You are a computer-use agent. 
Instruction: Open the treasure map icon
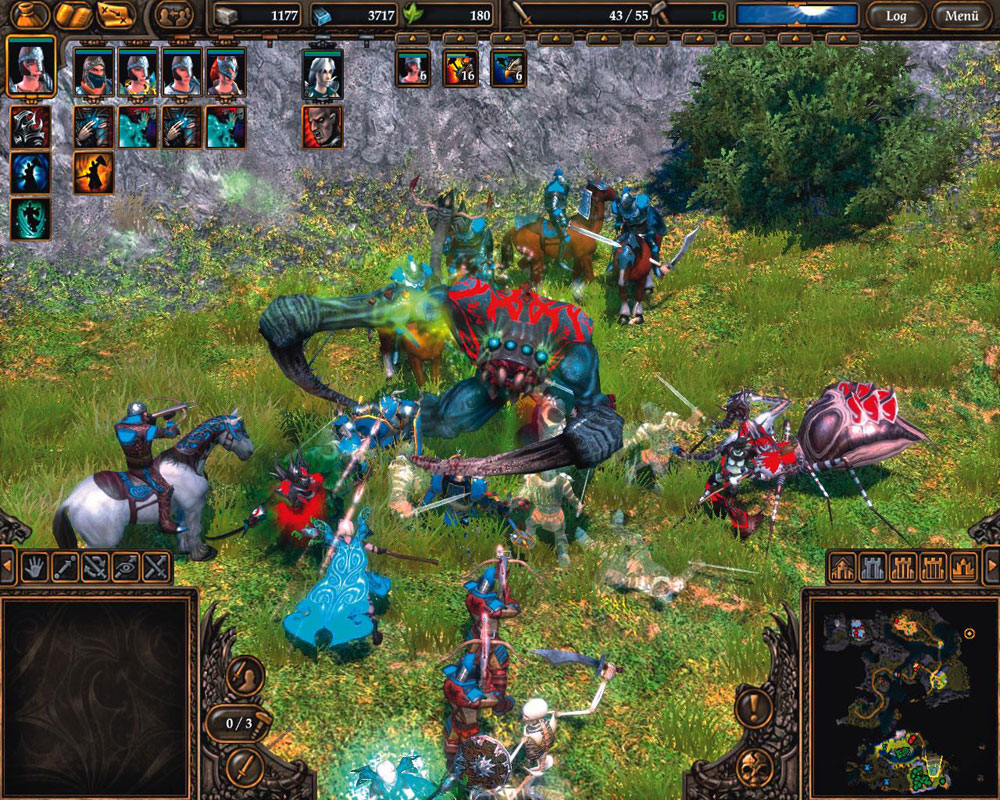tap(116, 14)
